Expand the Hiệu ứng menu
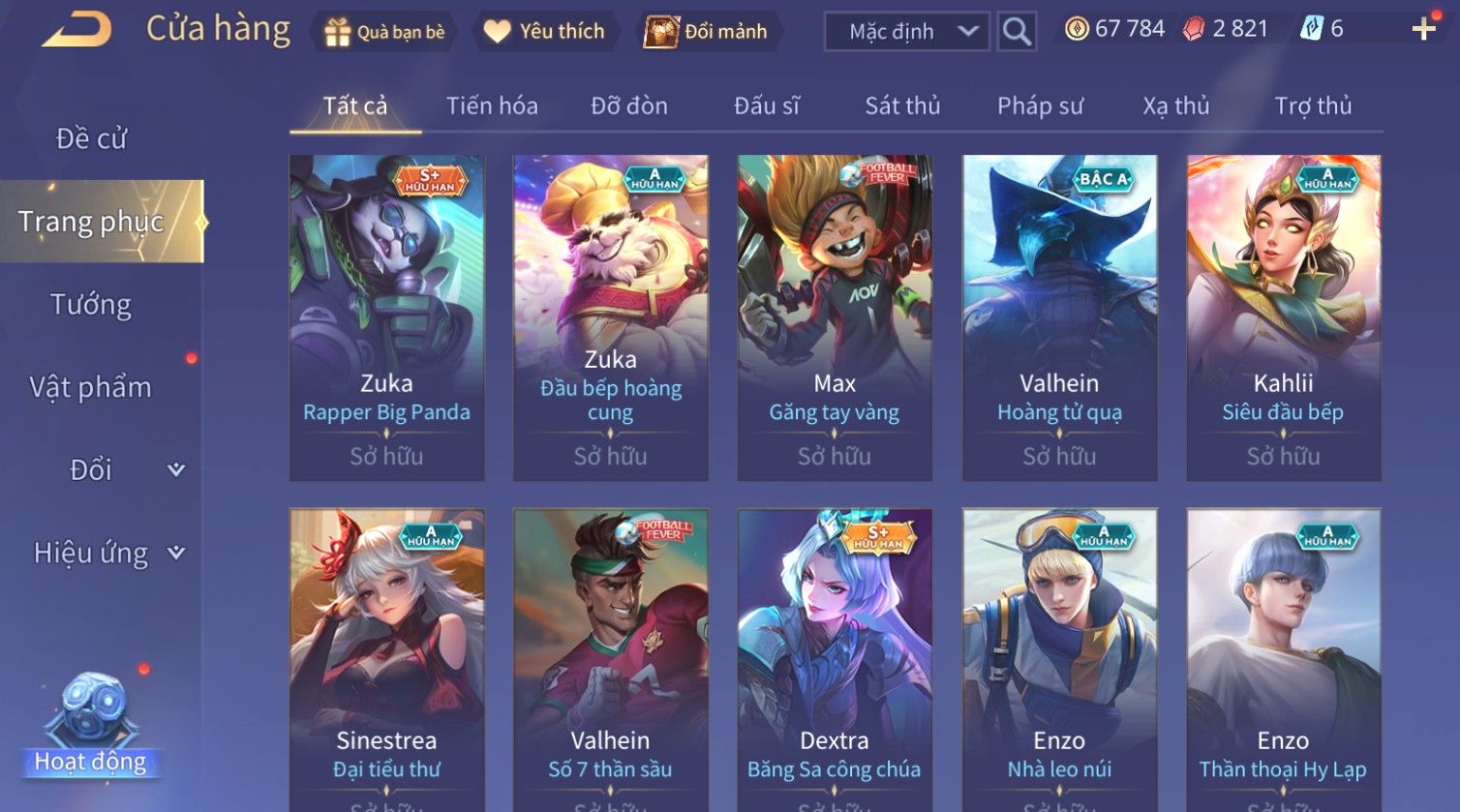Viewport: 1460px width, 812px height. tap(106, 554)
